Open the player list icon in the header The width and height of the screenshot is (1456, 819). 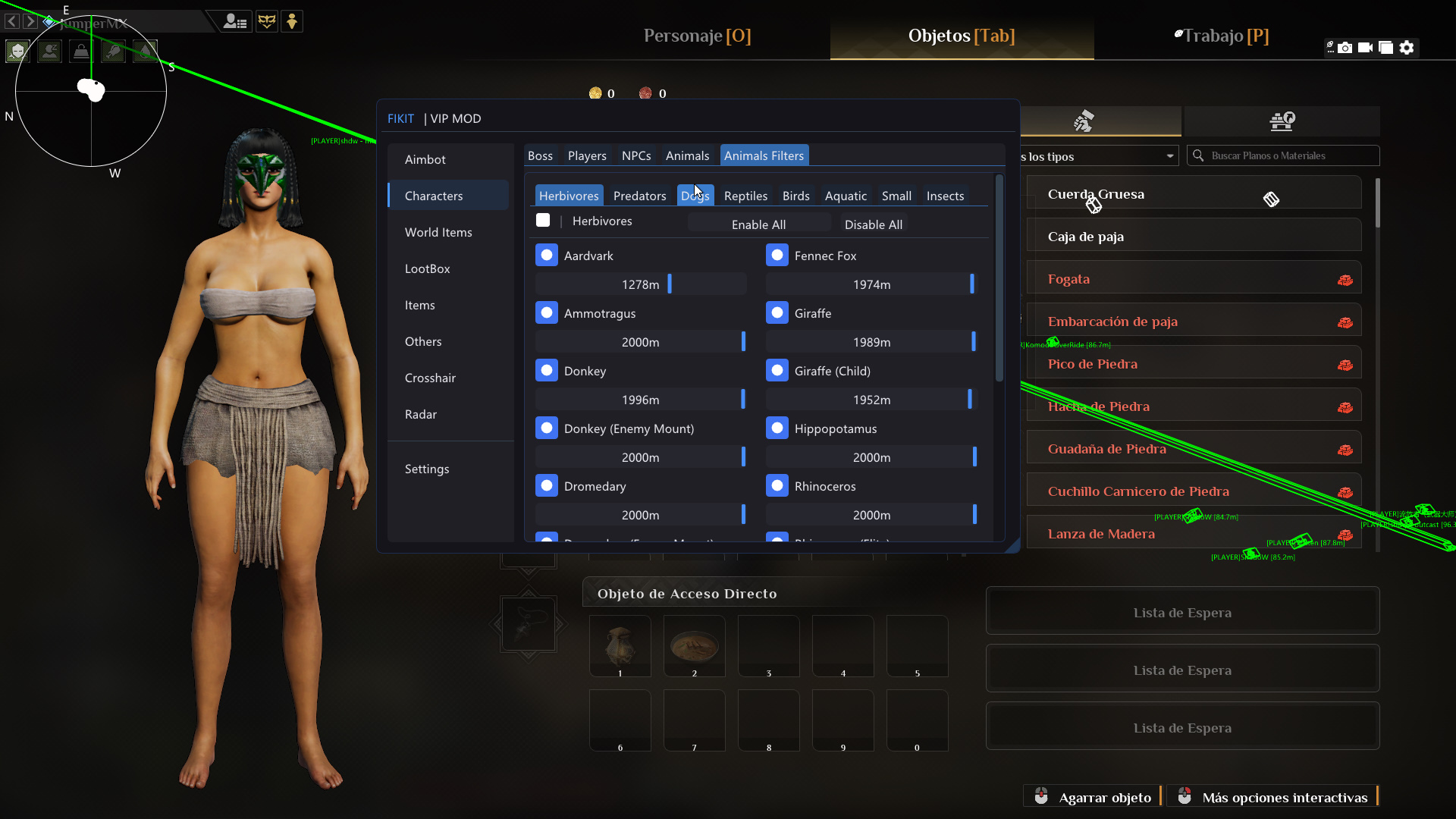(235, 21)
